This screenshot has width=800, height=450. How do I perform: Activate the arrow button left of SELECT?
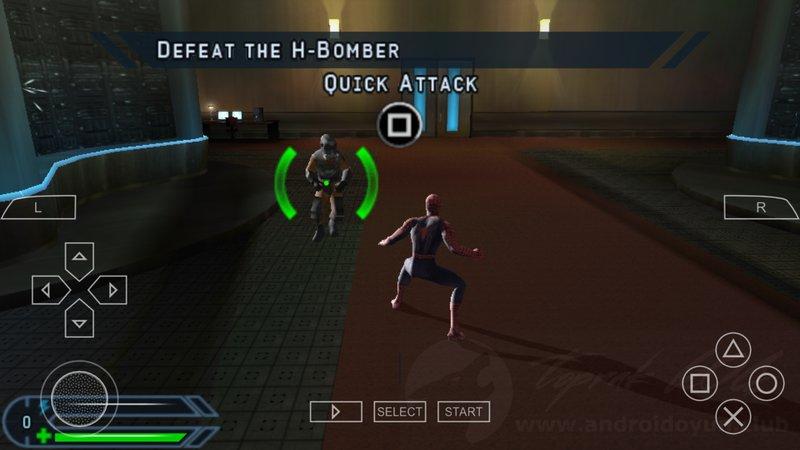tap(335, 411)
